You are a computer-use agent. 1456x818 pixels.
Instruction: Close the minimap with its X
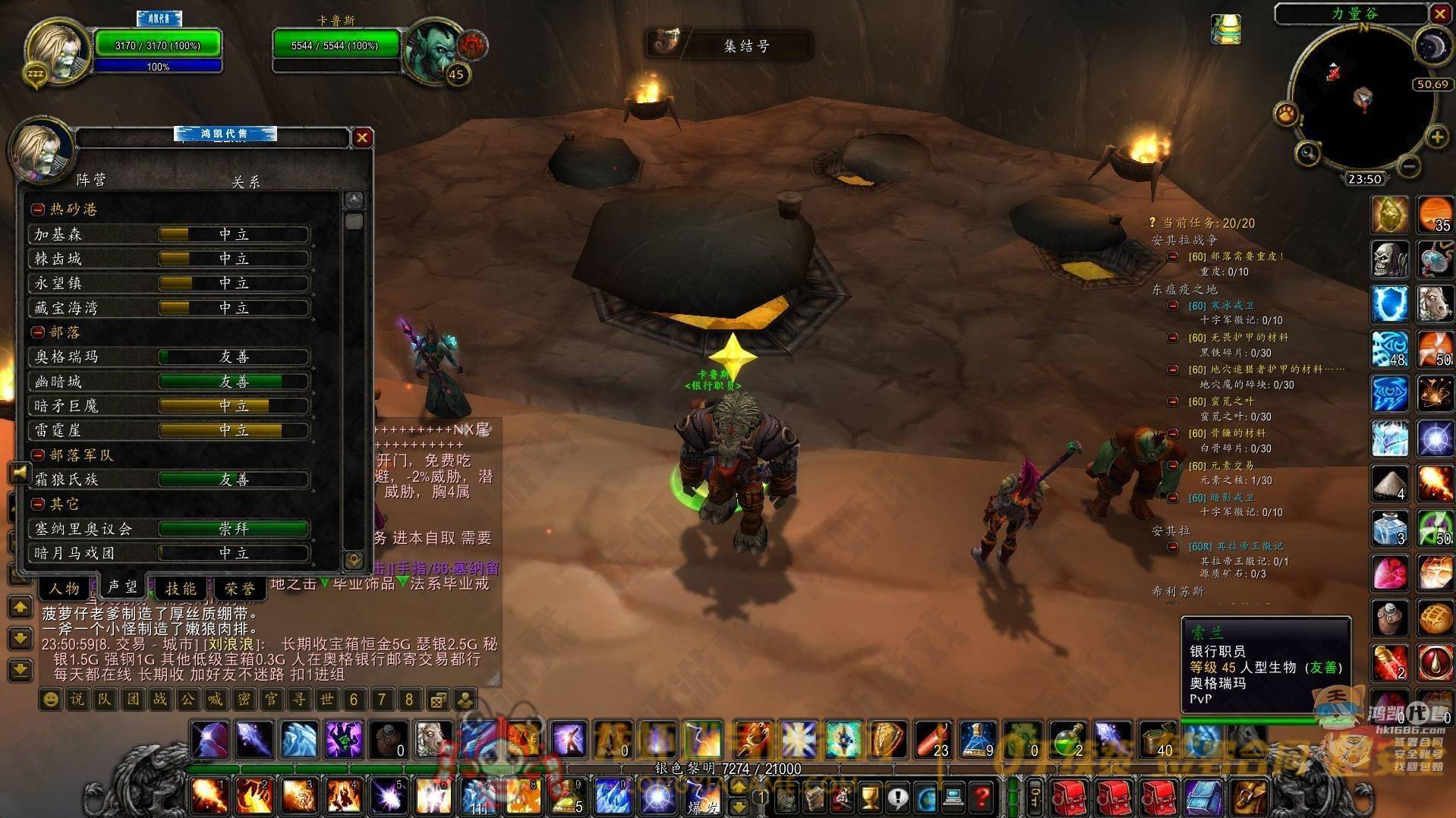coord(1440,14)
